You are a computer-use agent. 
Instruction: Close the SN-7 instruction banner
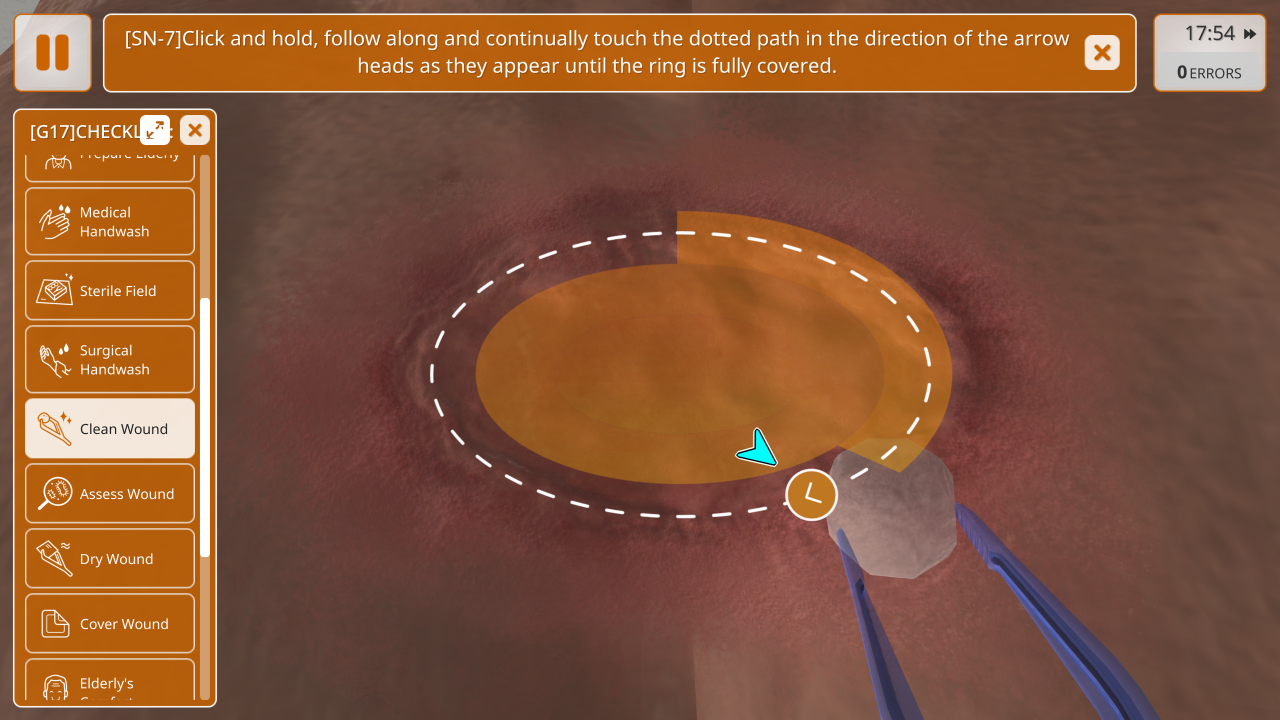click(x=1101, y=53)
